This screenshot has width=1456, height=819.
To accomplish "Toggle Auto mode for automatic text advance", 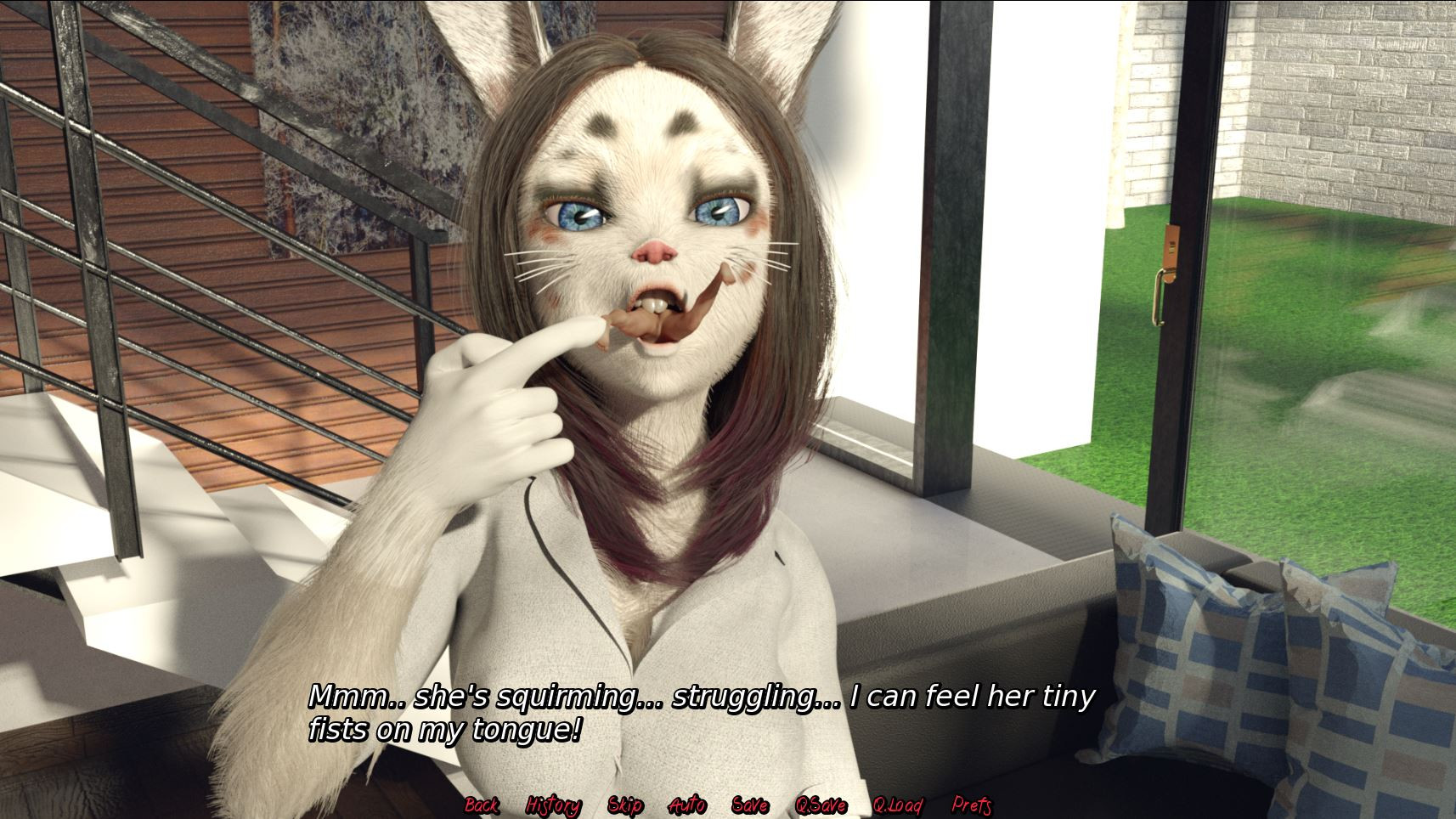I will pyautogui.click(x=690, y=805).
